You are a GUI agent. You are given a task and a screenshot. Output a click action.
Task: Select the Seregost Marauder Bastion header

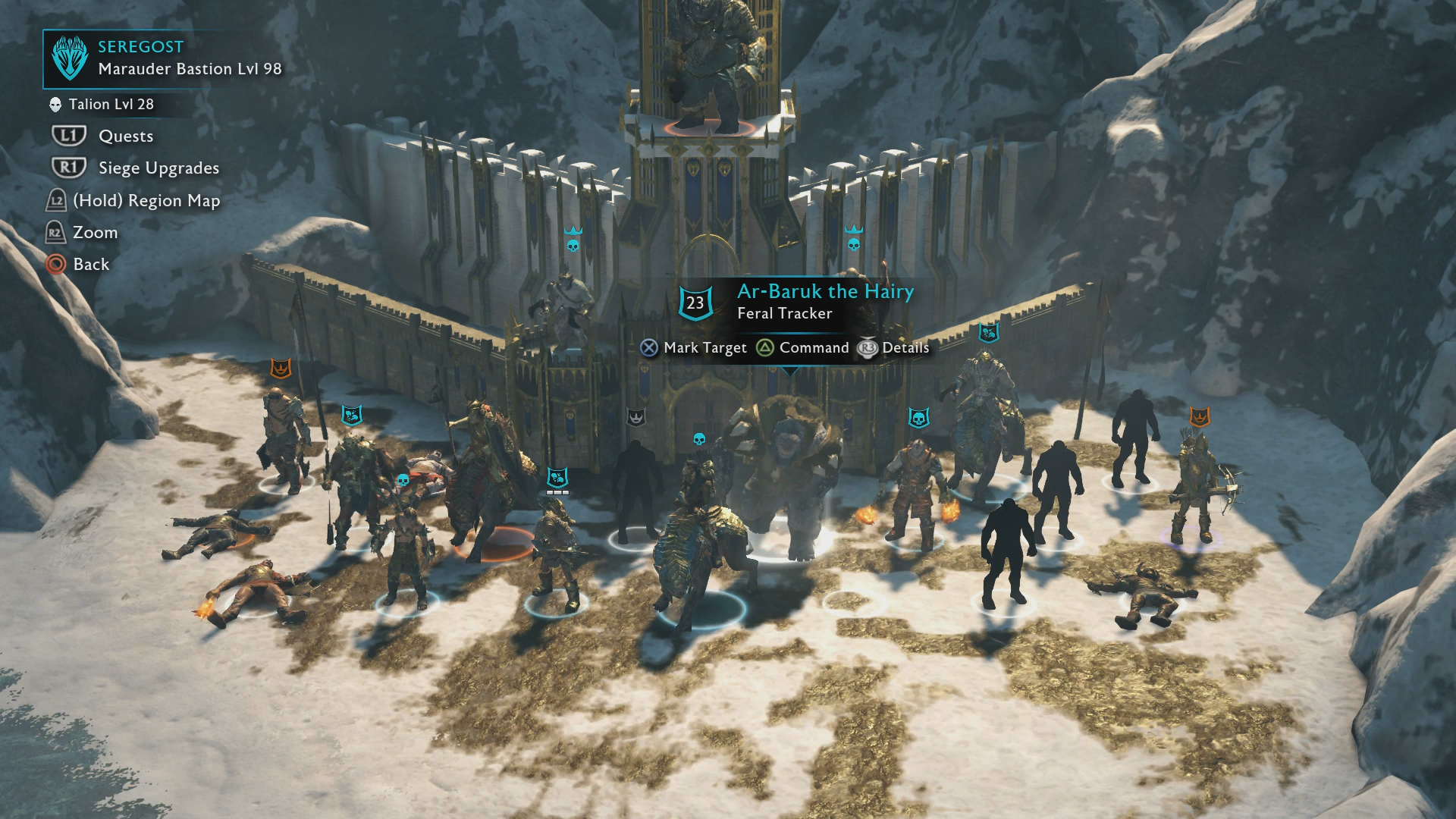point(189,58)
